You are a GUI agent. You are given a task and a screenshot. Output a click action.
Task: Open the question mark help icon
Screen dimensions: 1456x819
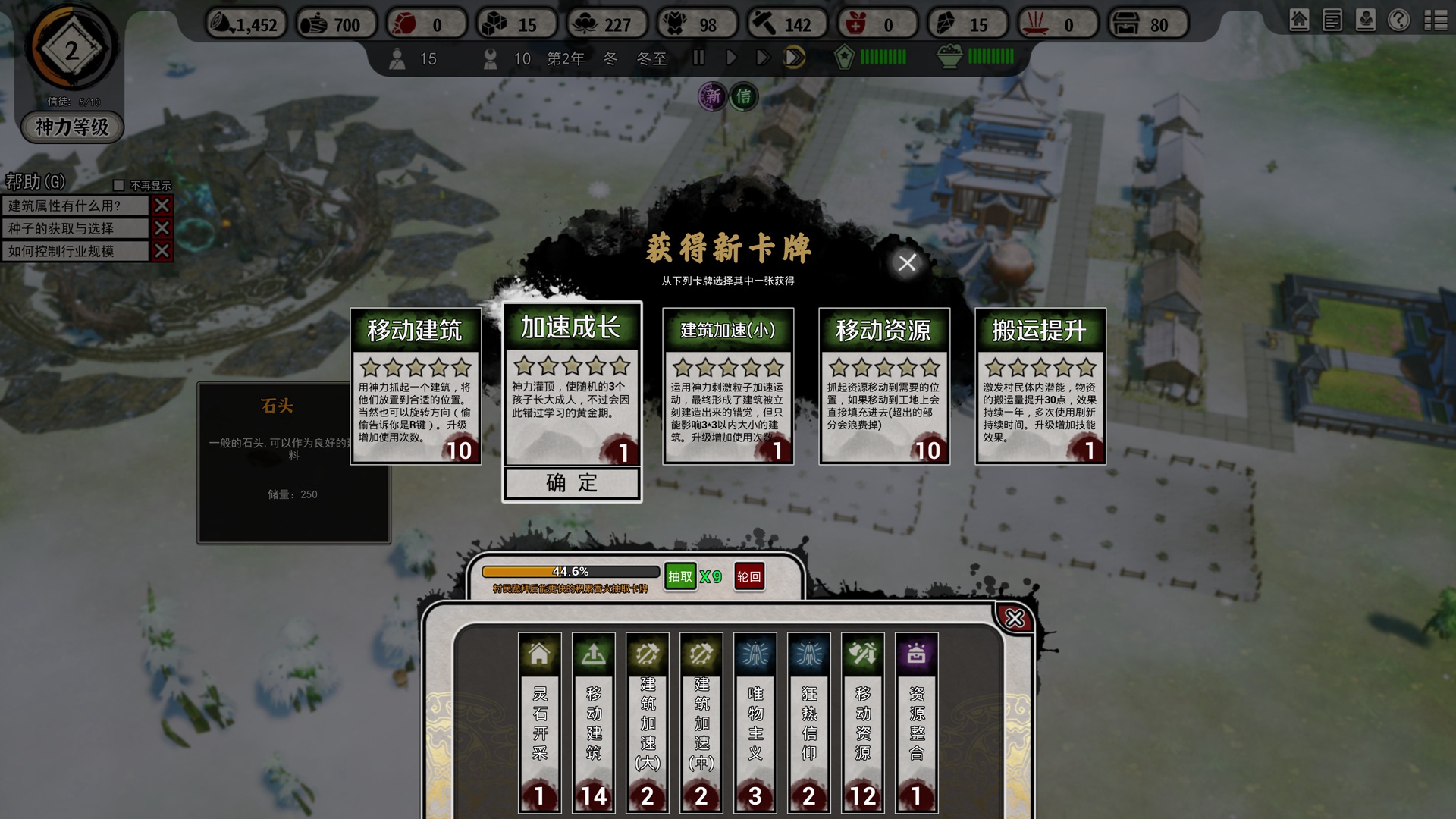[1398, 20]
